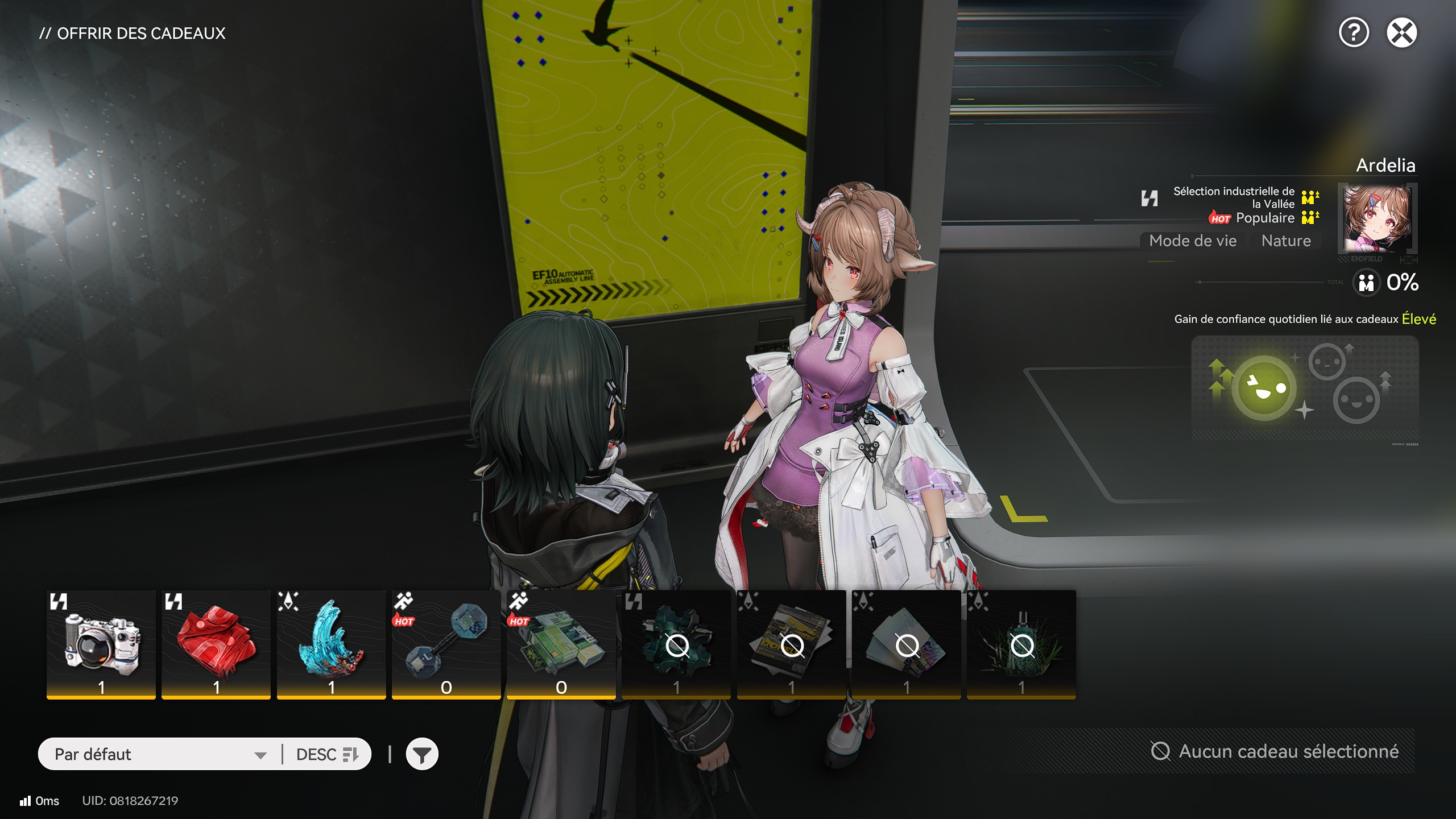Select the photo card stack gift

coord(905,643)
